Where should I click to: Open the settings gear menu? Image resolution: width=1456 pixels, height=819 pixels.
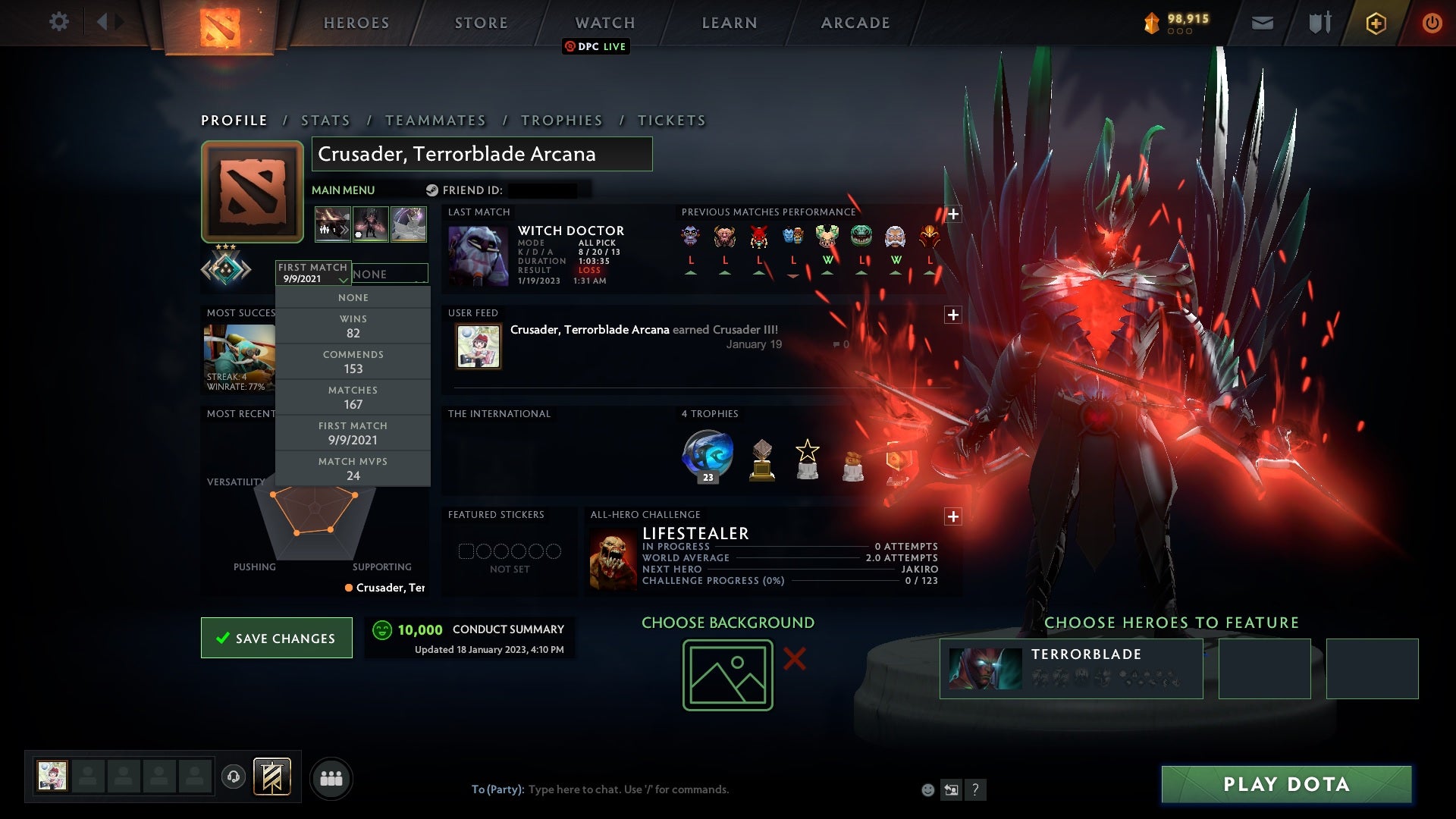[x=59, y=22]
